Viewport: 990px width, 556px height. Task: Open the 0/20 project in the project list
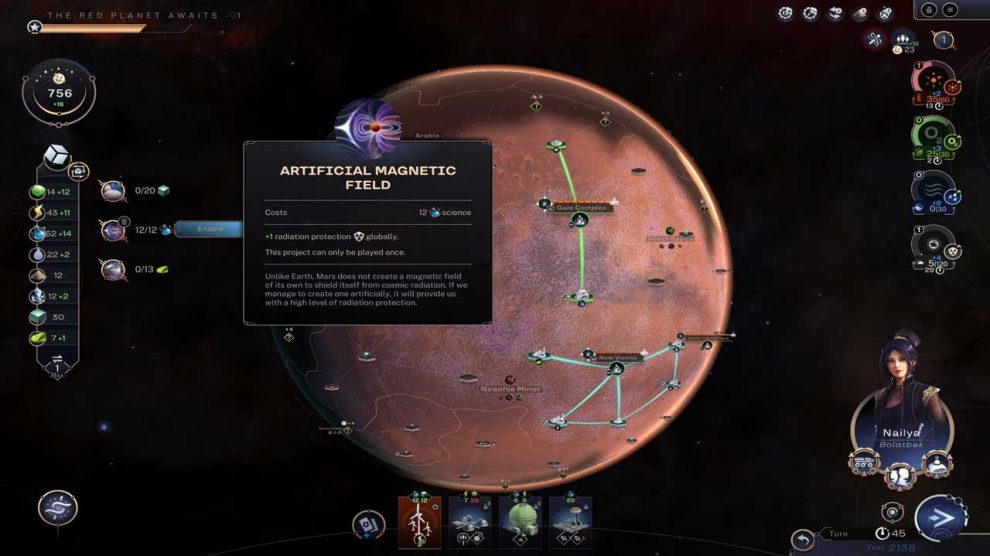pyautogui.click(x=113, y=190)
